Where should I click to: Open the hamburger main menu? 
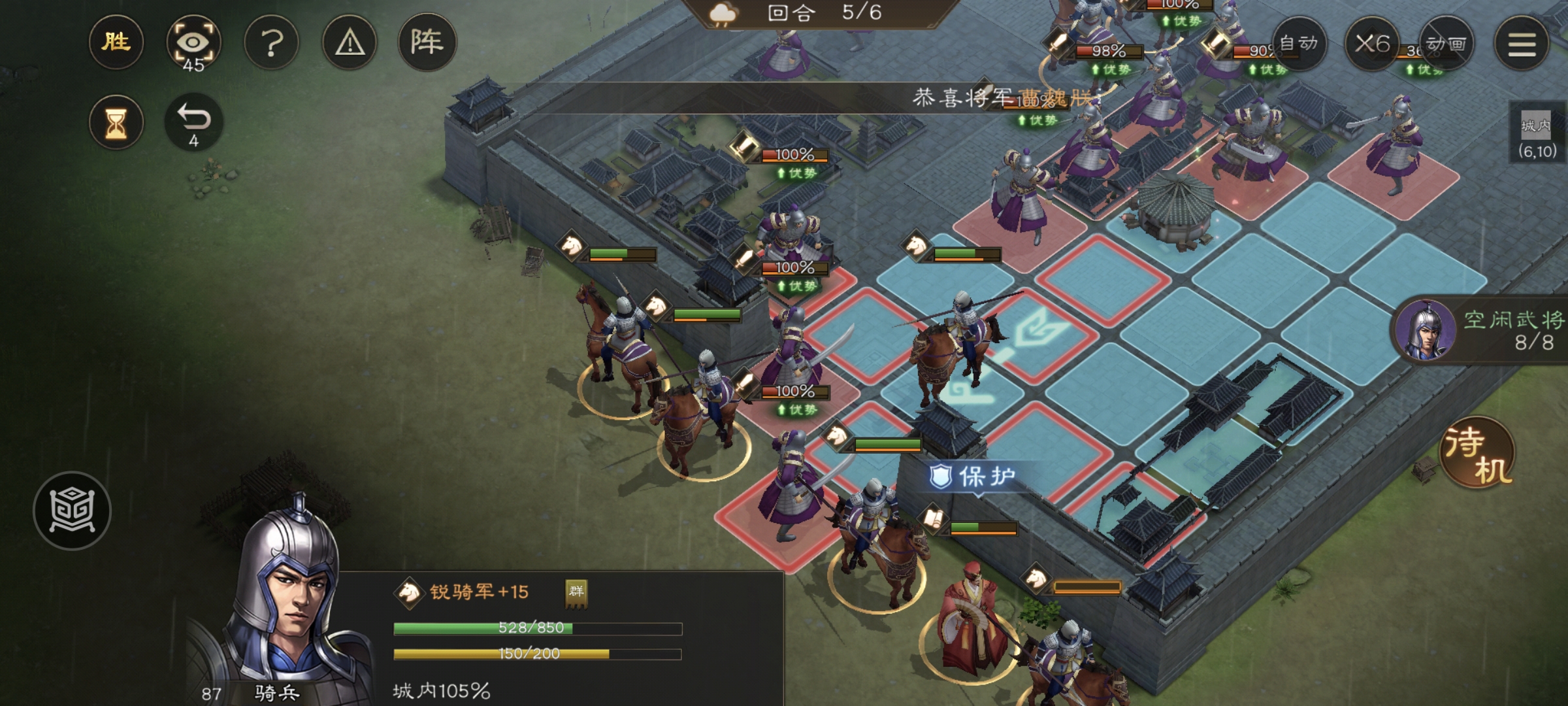point(1522,43)
